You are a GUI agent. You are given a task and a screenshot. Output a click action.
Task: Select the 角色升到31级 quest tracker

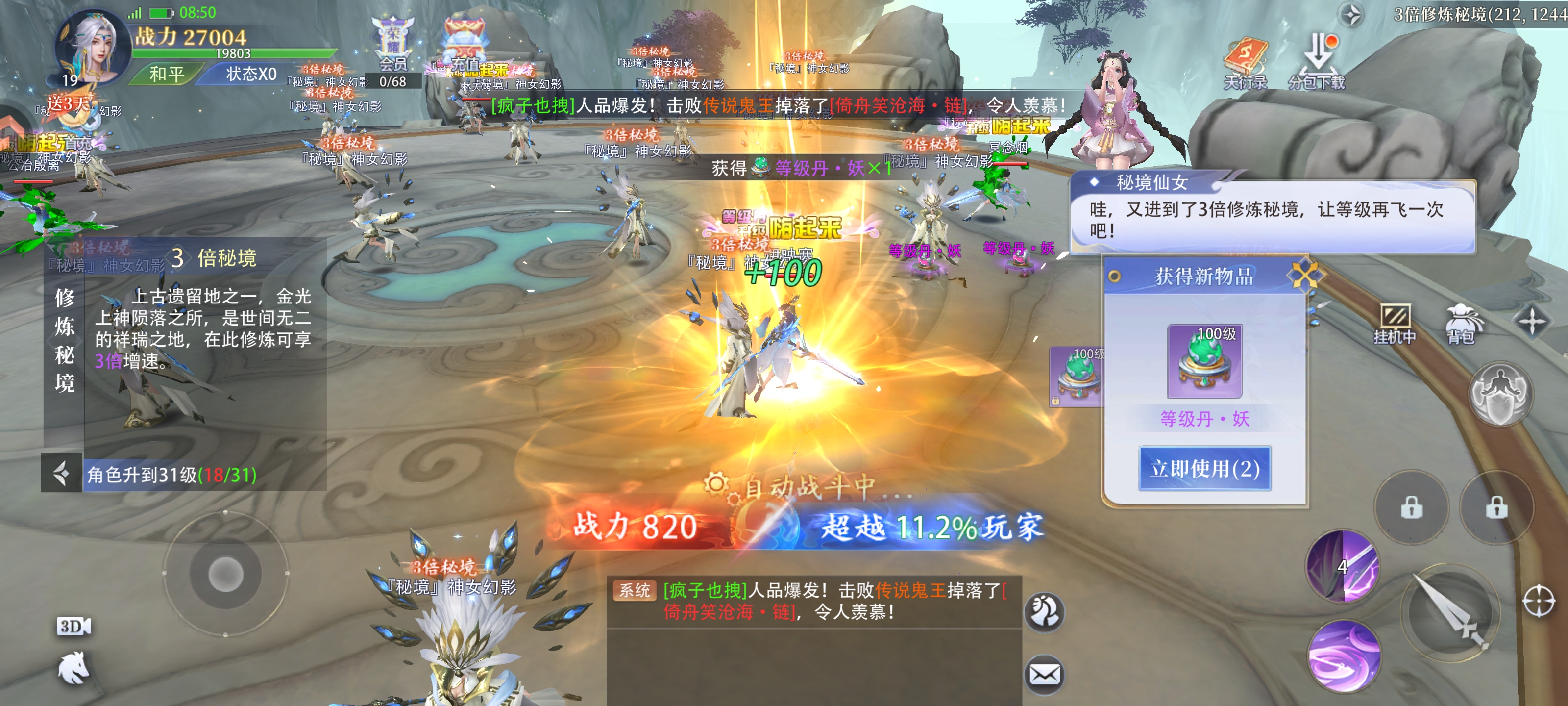172,475
